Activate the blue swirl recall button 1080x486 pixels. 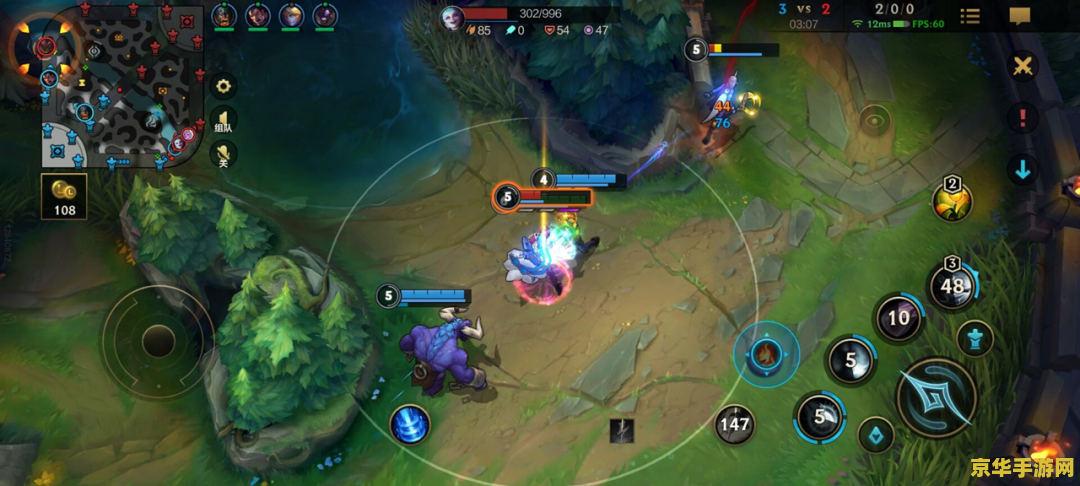pos(410,424)
